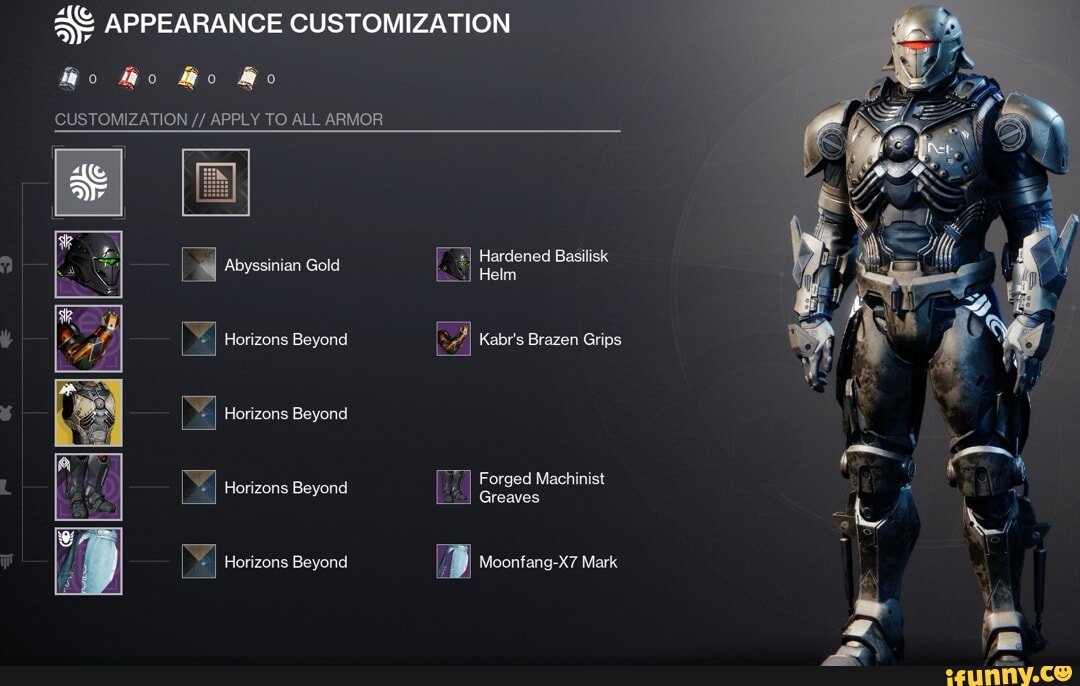Open the apply-to-all shader slot
The width and height of the screenshot is (1080, 686).
coord(216,183)
